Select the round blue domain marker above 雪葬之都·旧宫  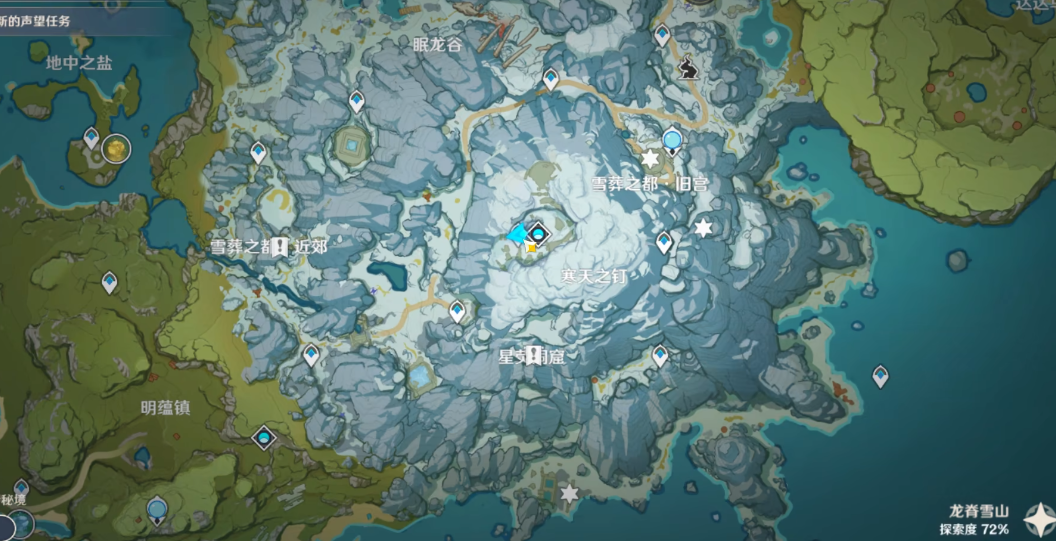(x=673, y=140)
